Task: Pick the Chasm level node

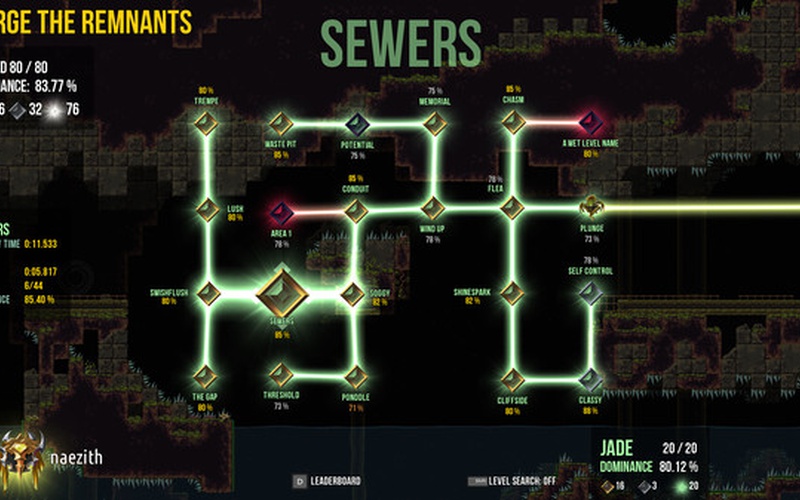Action: [513, 122]
